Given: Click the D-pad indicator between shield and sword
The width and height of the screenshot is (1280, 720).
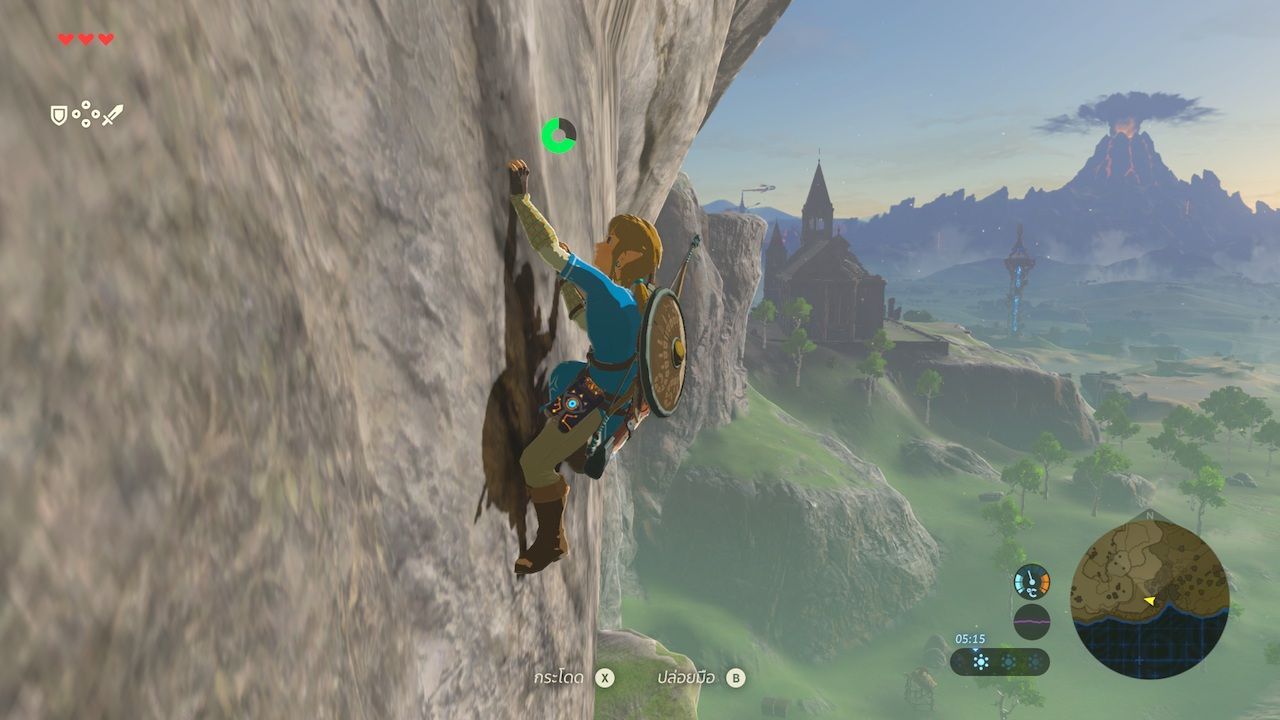Looking at the screenshot, I should click(85, 113).
